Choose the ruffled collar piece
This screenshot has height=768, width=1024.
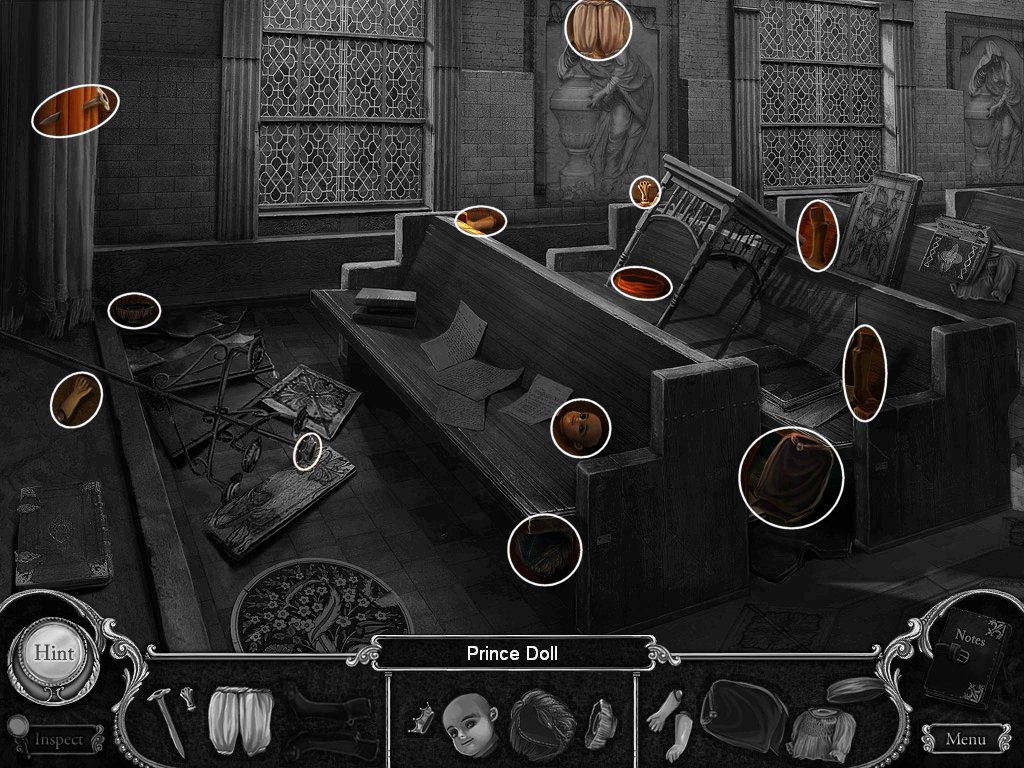[x=602, y=718]
